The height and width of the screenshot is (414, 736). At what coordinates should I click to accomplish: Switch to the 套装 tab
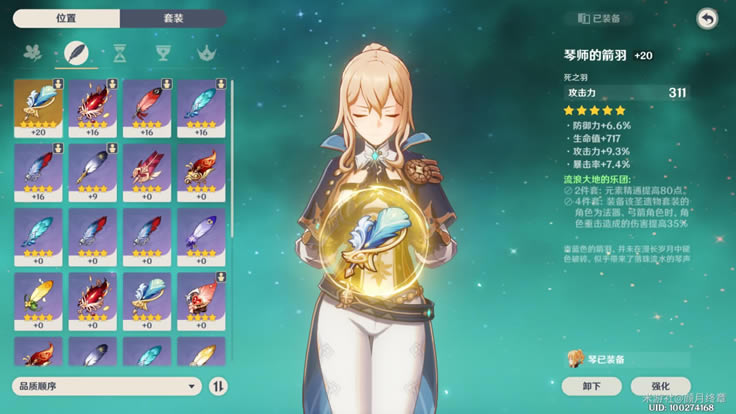tap(173, 18)
